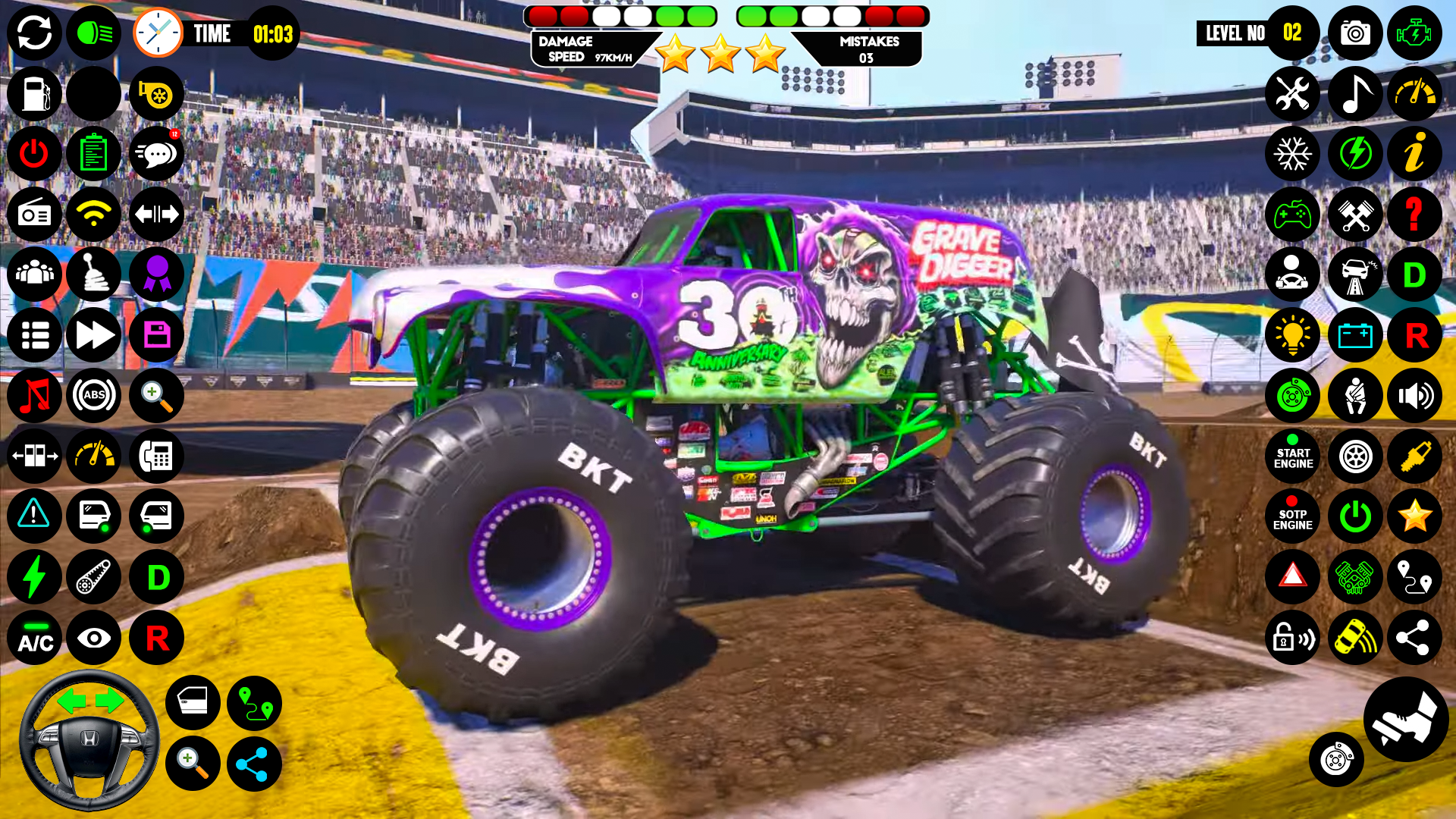Activate the nitro lightning boost
Viewport: 1456px width, 819px height.
click(x=1355, y=154)
